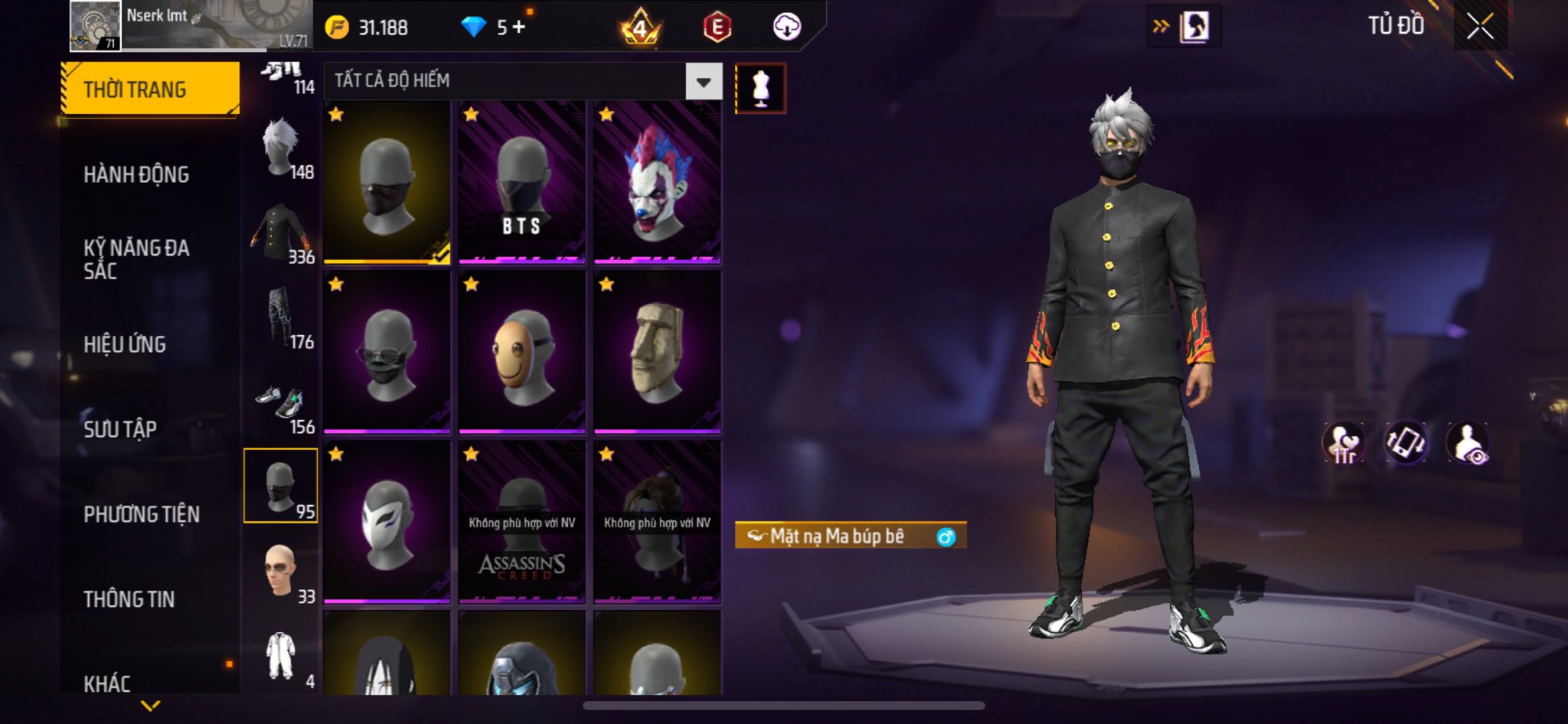Image resolution: width=1568 pixels, height=724 pixels.
Task: Choose the white fox-style mask
Action: click(x=387, y=522)
